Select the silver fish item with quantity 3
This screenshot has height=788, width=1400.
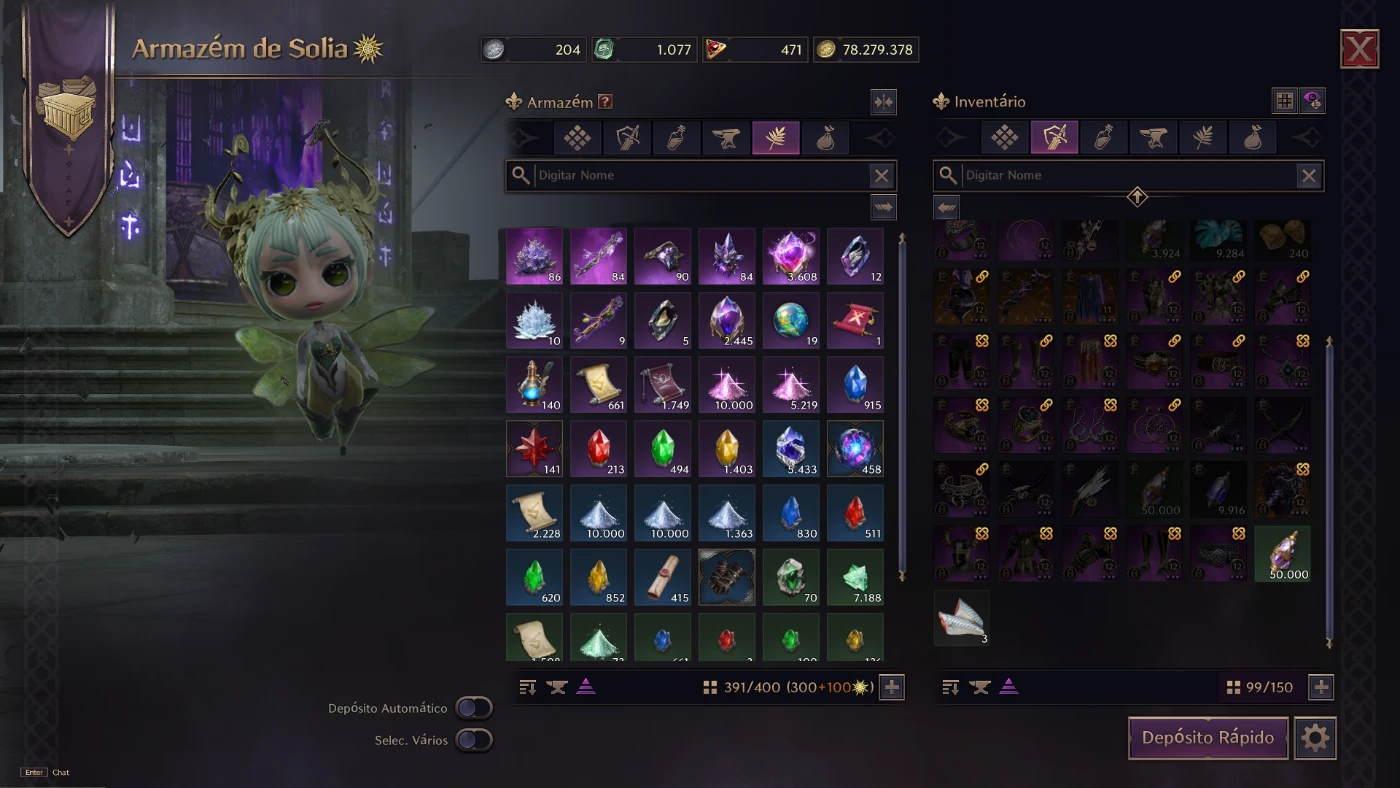click(961, 617)
